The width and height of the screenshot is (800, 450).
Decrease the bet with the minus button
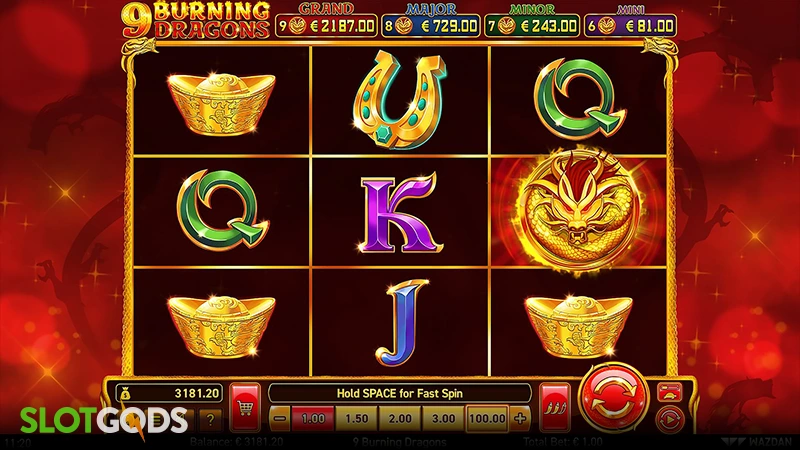click(x=281, y=417)
